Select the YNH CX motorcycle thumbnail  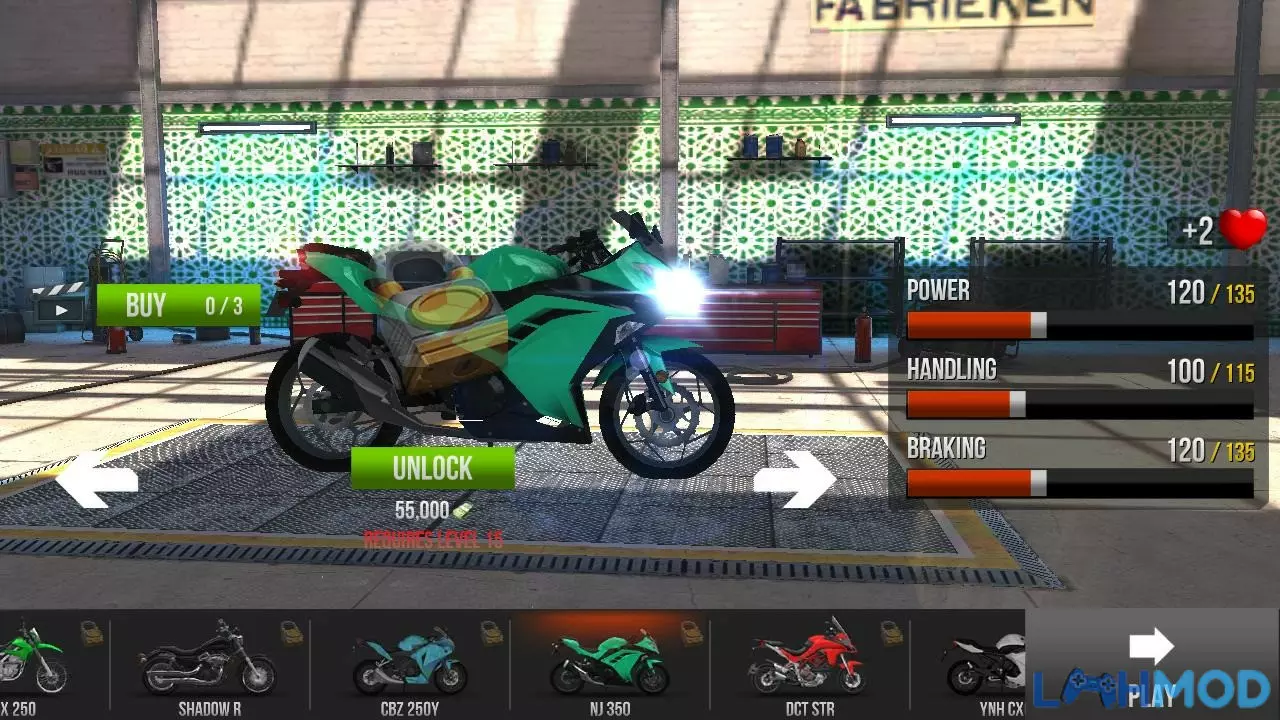point(985,665)
